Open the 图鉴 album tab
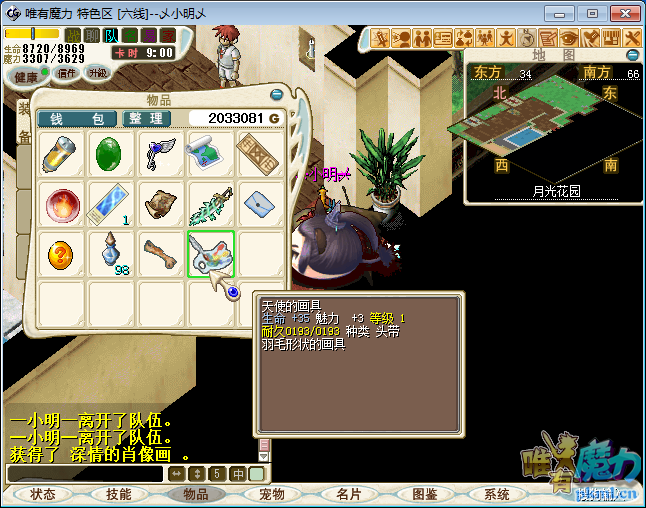Viewport: 646px width, 508px height. (424, 494)
